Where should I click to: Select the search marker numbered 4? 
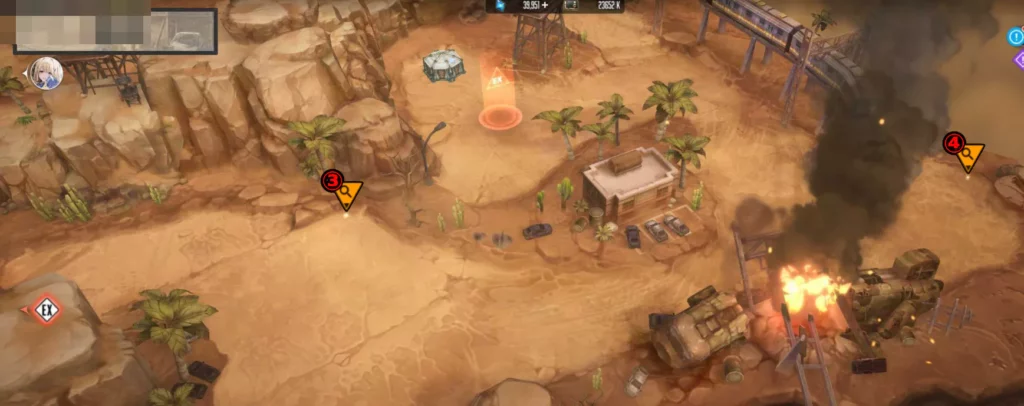click(966, 153)
